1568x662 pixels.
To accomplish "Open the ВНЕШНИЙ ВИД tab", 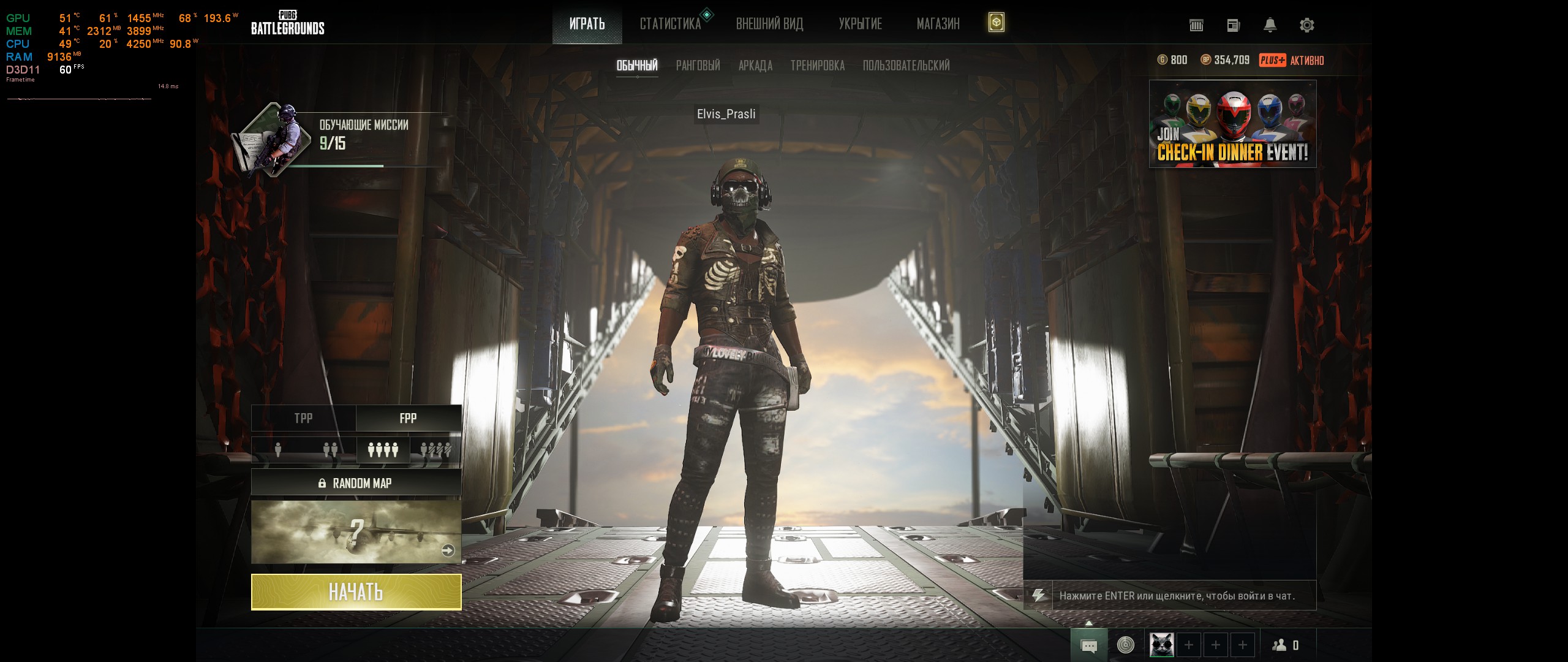I will (x=769, y=24).
